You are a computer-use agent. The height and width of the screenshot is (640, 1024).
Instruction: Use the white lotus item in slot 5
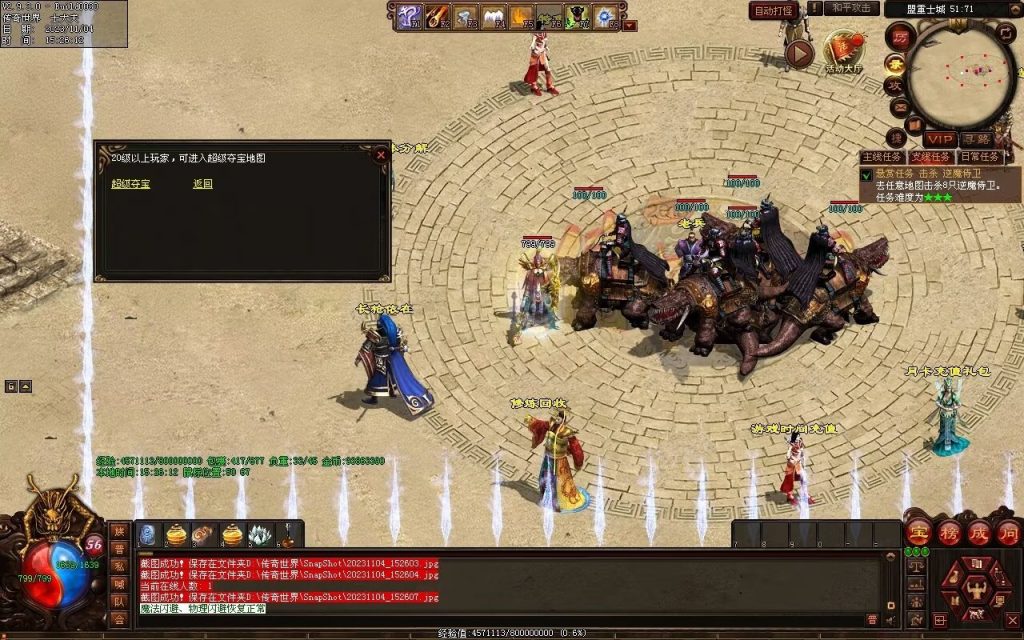[260, 535]
